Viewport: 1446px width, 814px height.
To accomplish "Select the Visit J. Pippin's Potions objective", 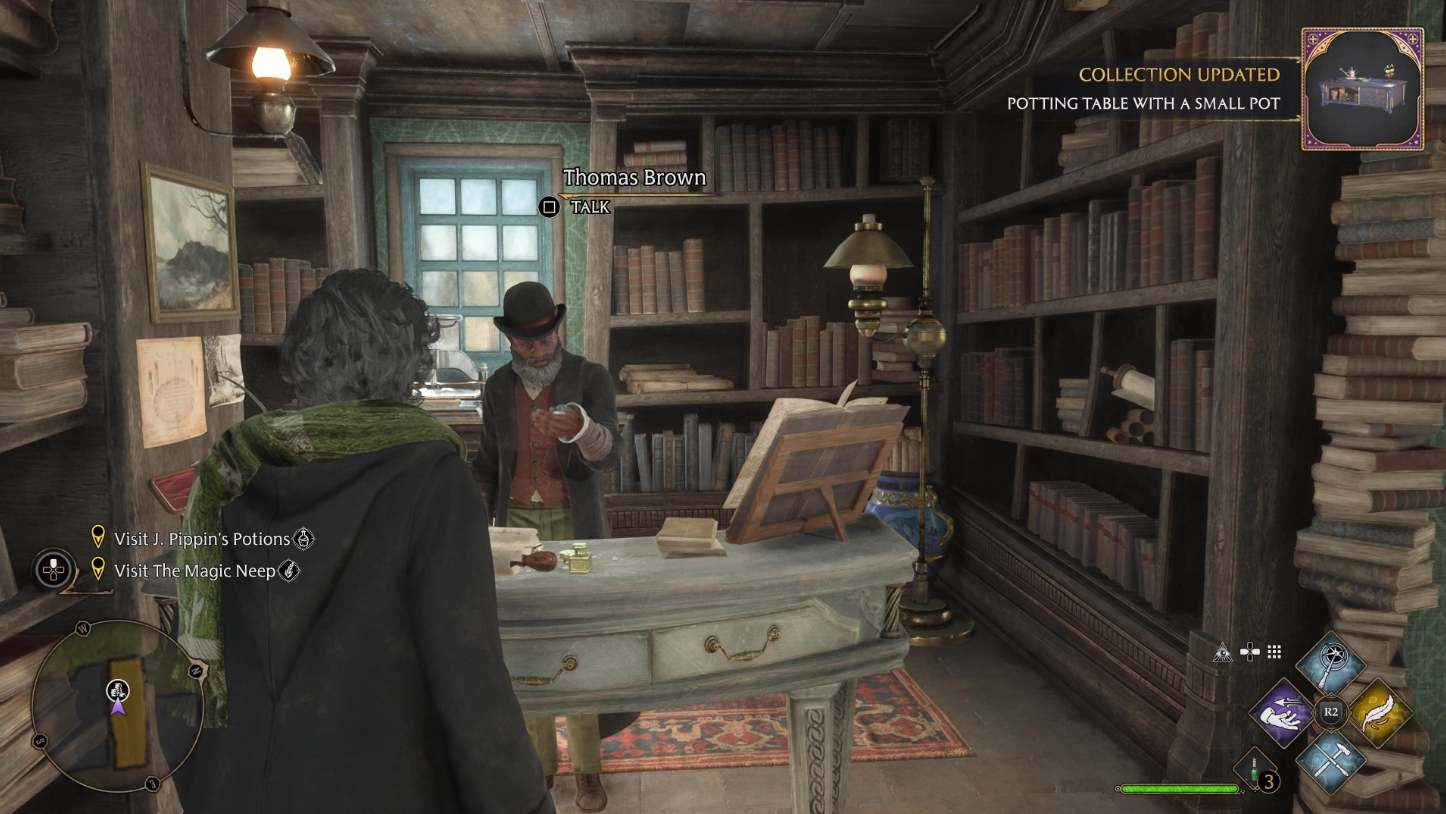I will pyautogui.click(x=202, y=539).
